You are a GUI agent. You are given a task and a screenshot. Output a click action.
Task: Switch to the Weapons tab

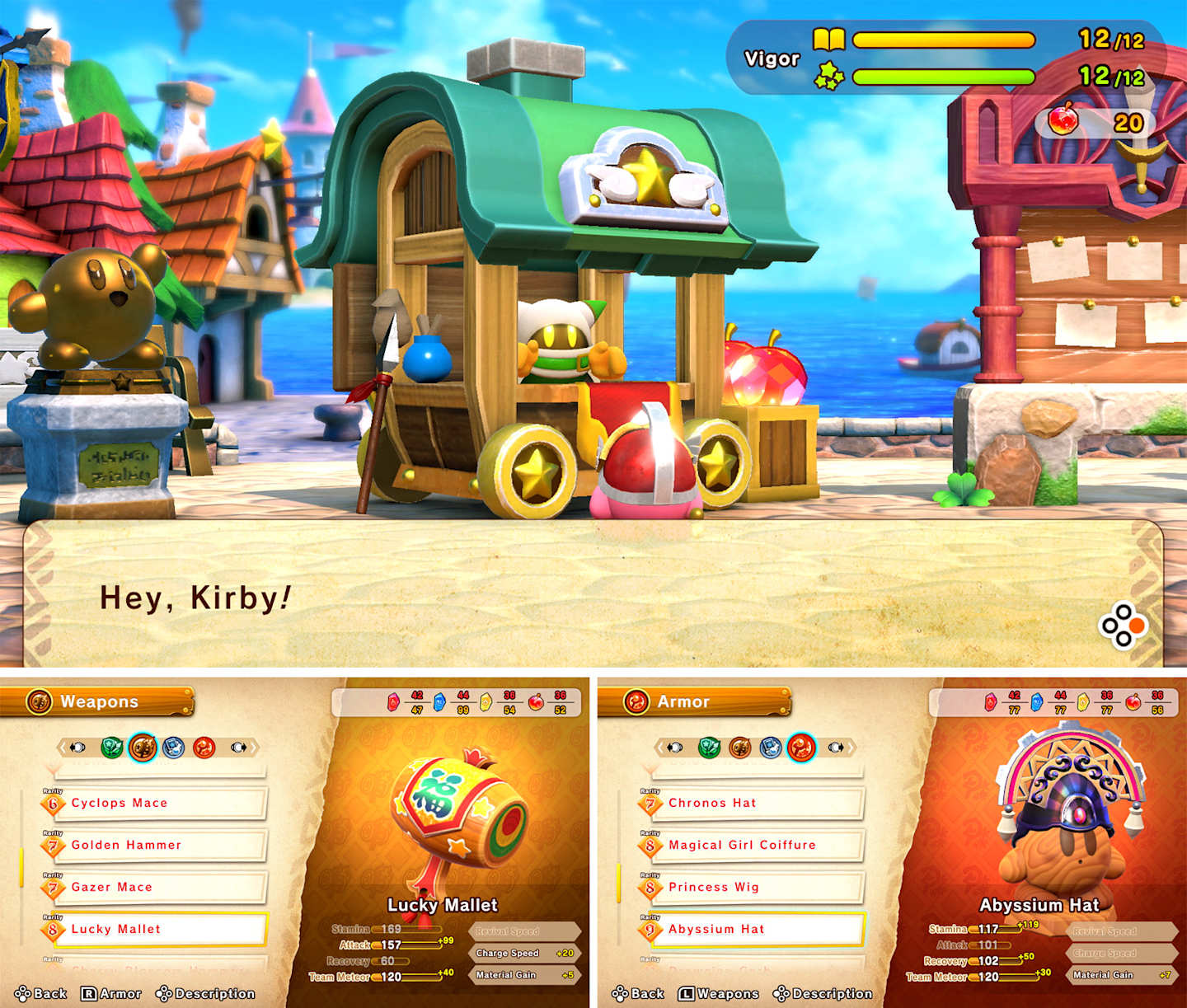(x=717, y=993)
